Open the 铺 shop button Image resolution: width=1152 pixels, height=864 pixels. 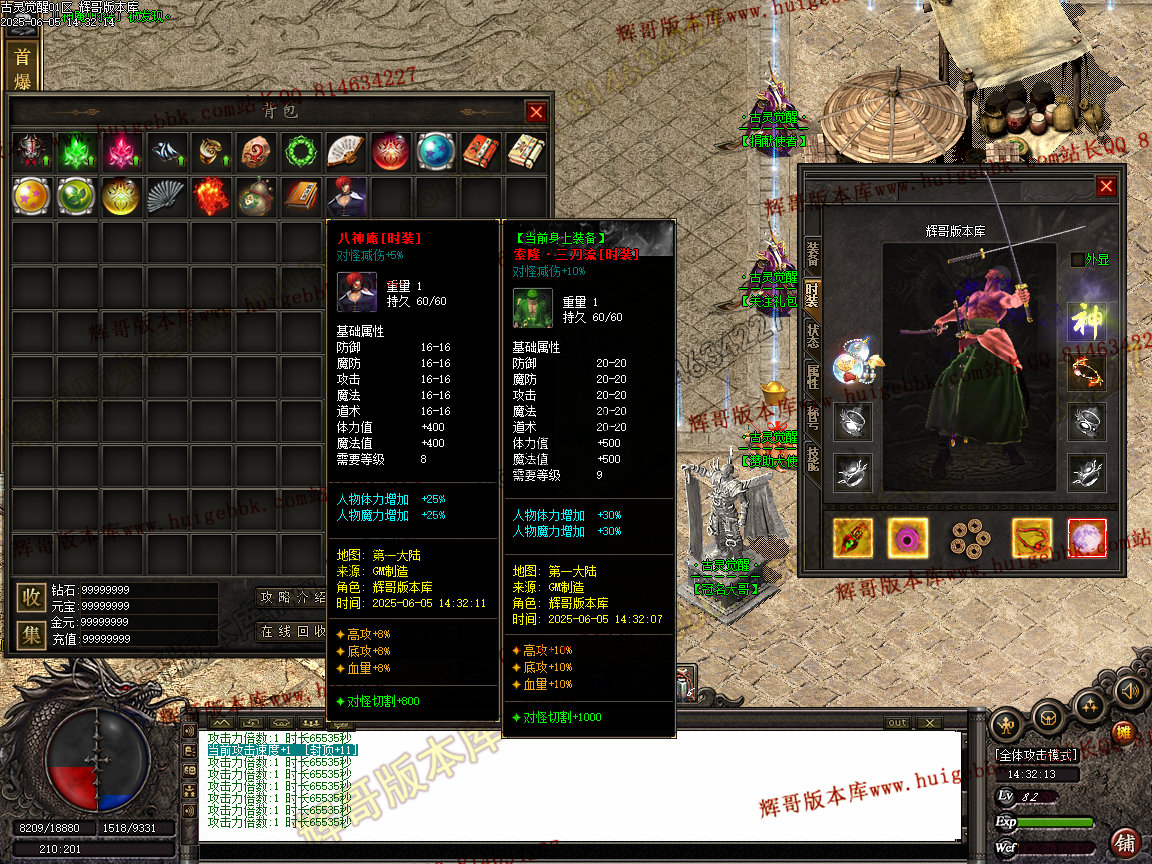click(x=1126, y=842)
